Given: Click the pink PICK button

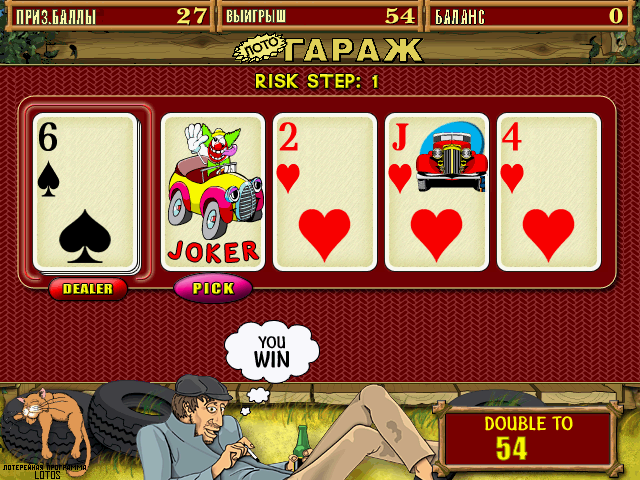Looking at the screenshot, I should tap(213, 288).
